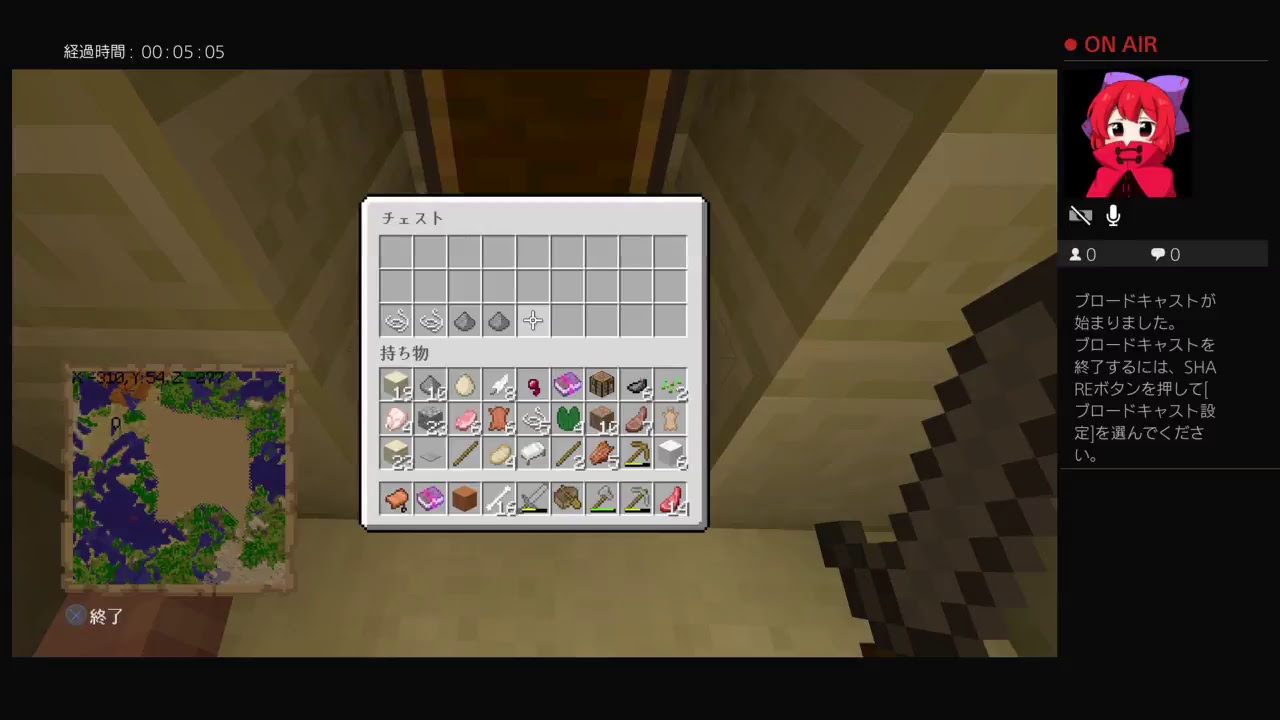The height and width of the screenshot is (720, 1280).
Task: Pick up the stack of 8 arrows
Action: [499, 387]
